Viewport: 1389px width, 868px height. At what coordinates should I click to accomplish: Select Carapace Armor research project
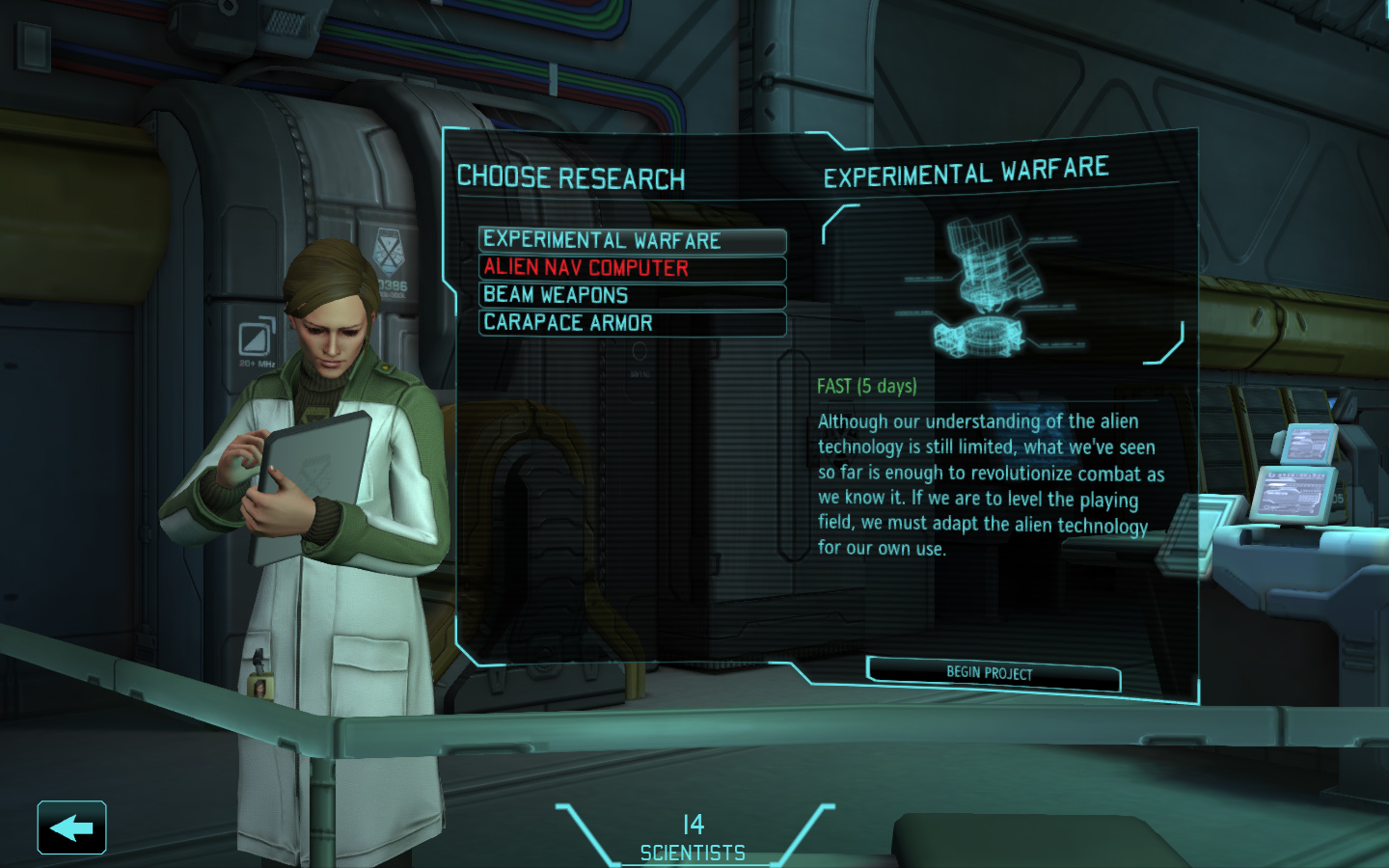pos(632,323)
